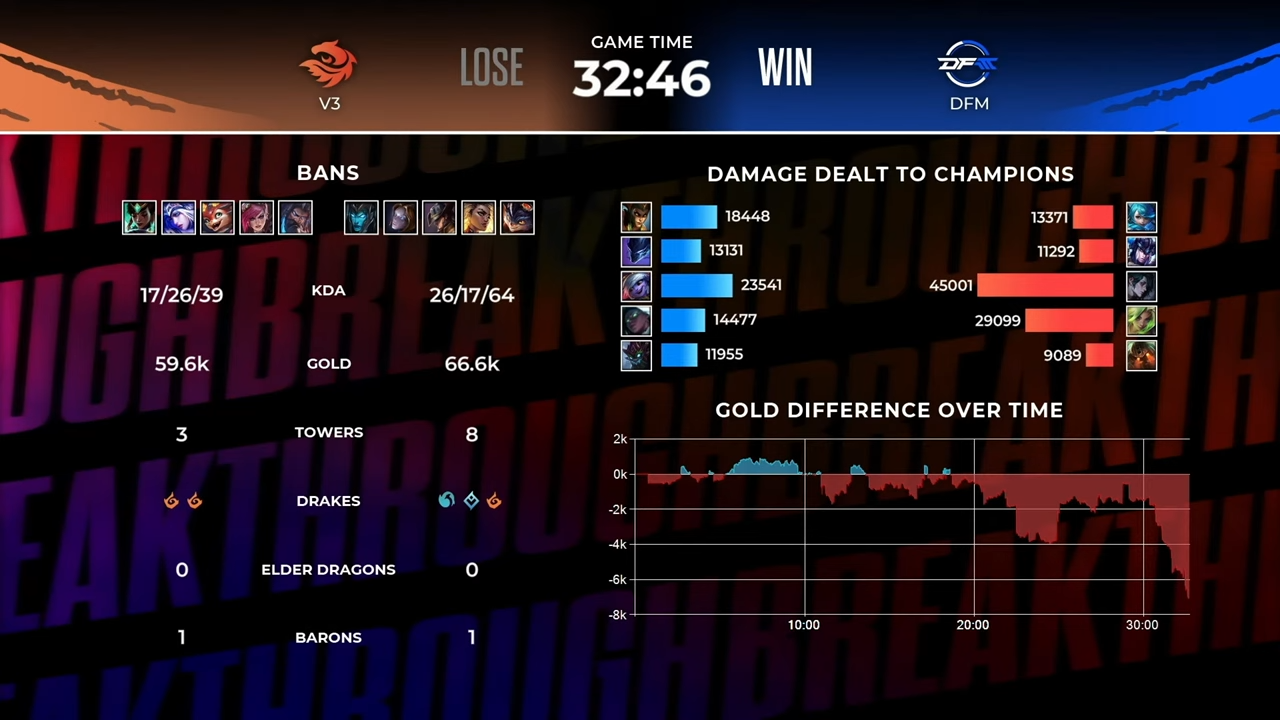Select the V3 phoenix team logo
The width and height of the screenshot is (1280, 720).
329,65
